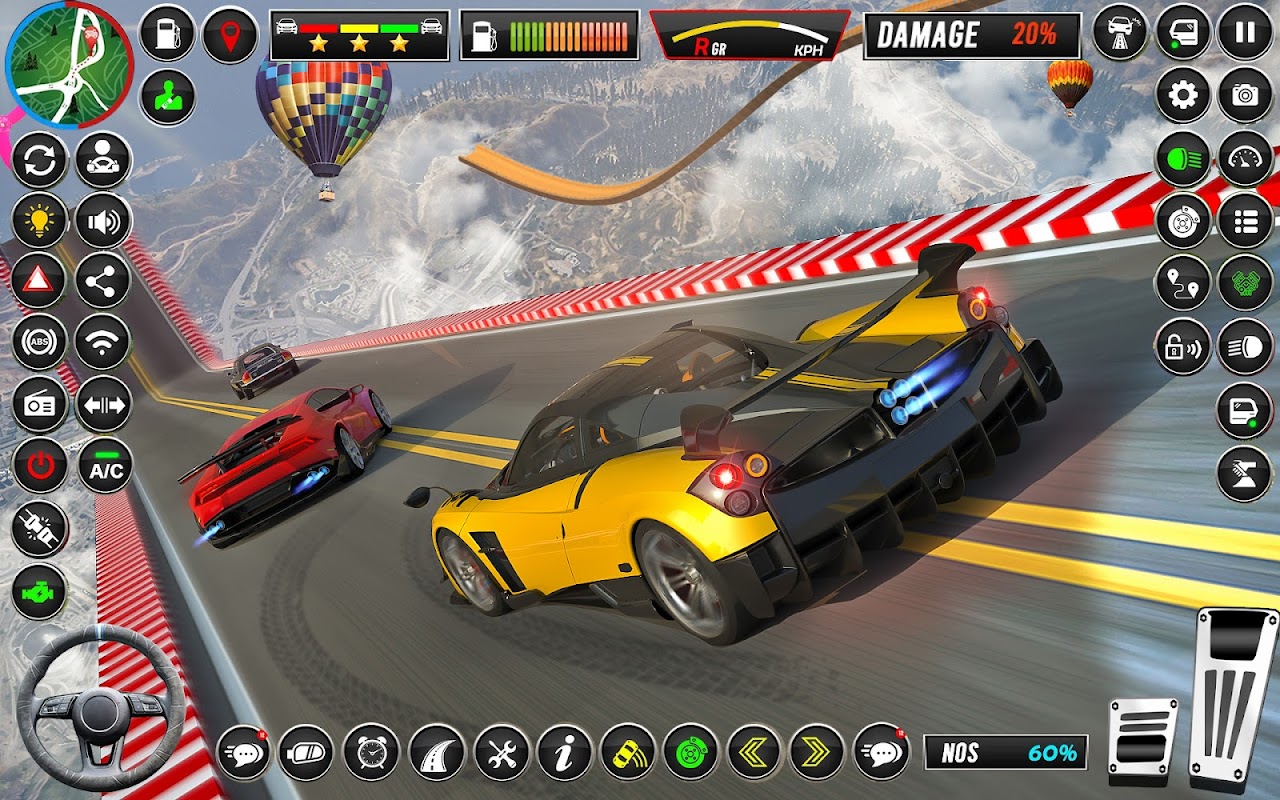Viewport: 1280px width, 800px height.
Task: Toggle the ABS brake button
Action: point(40,343)
